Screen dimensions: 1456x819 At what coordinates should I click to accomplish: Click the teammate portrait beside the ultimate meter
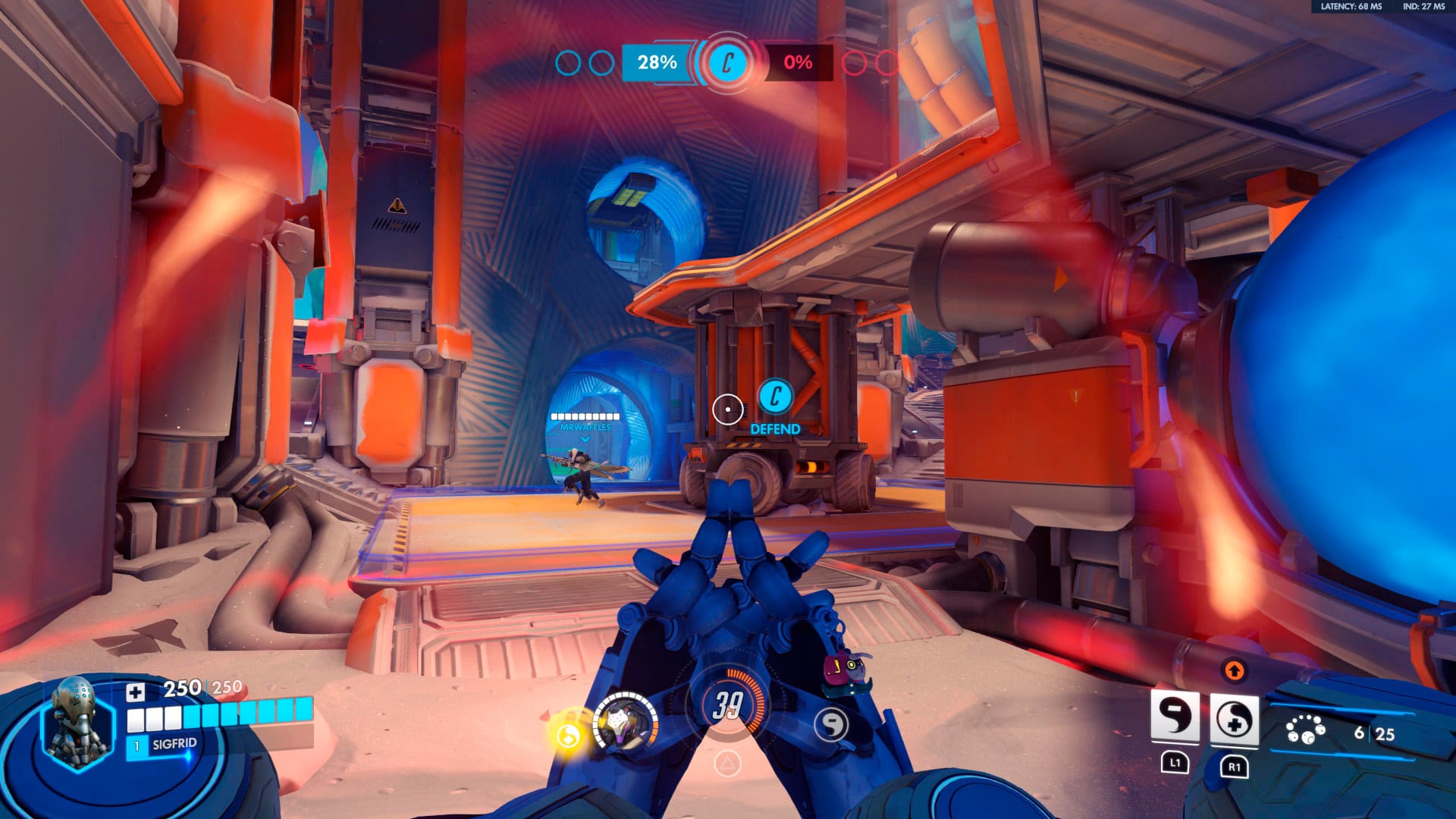coord(625,723)
